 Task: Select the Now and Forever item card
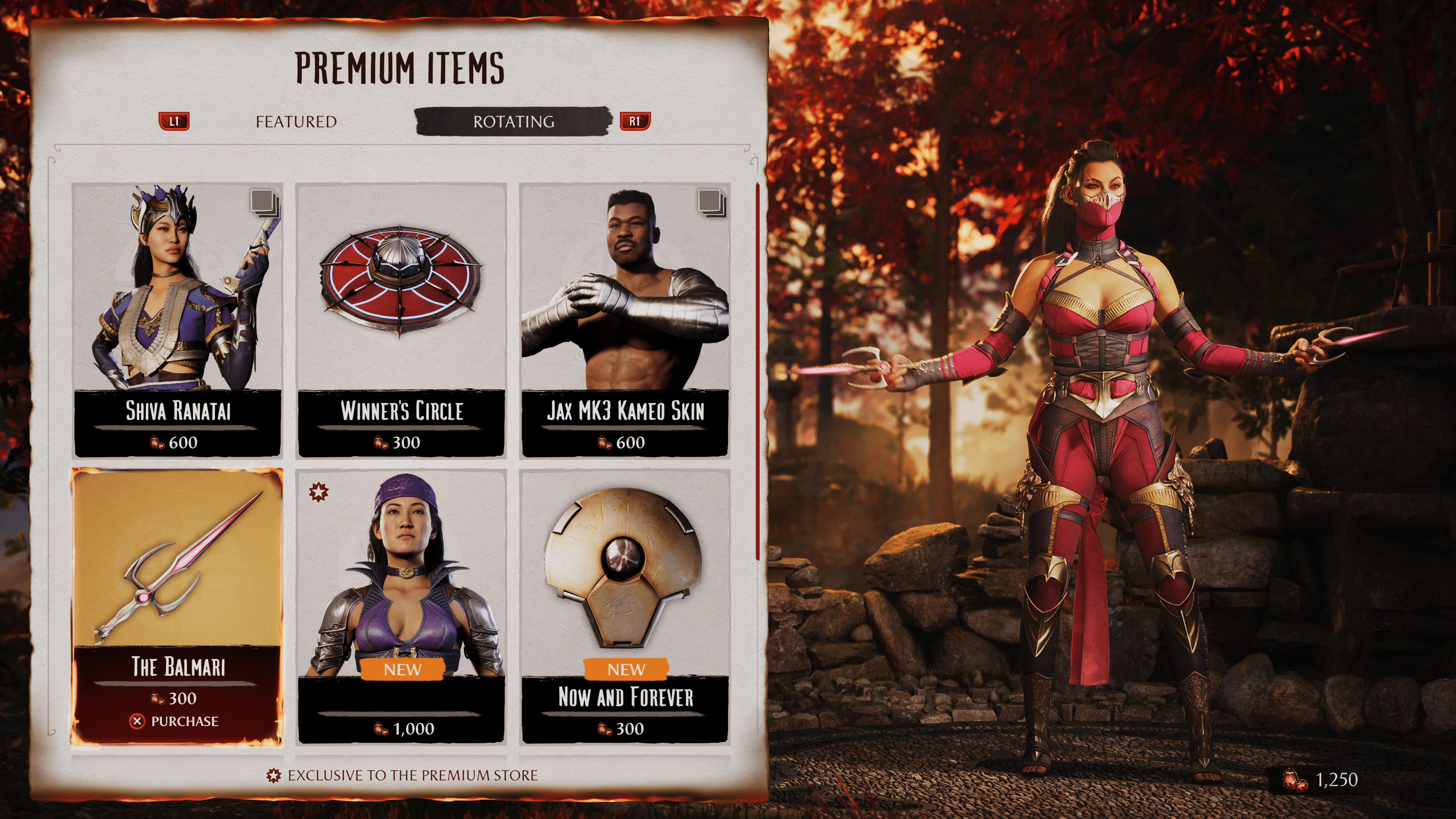pos(624,605)
